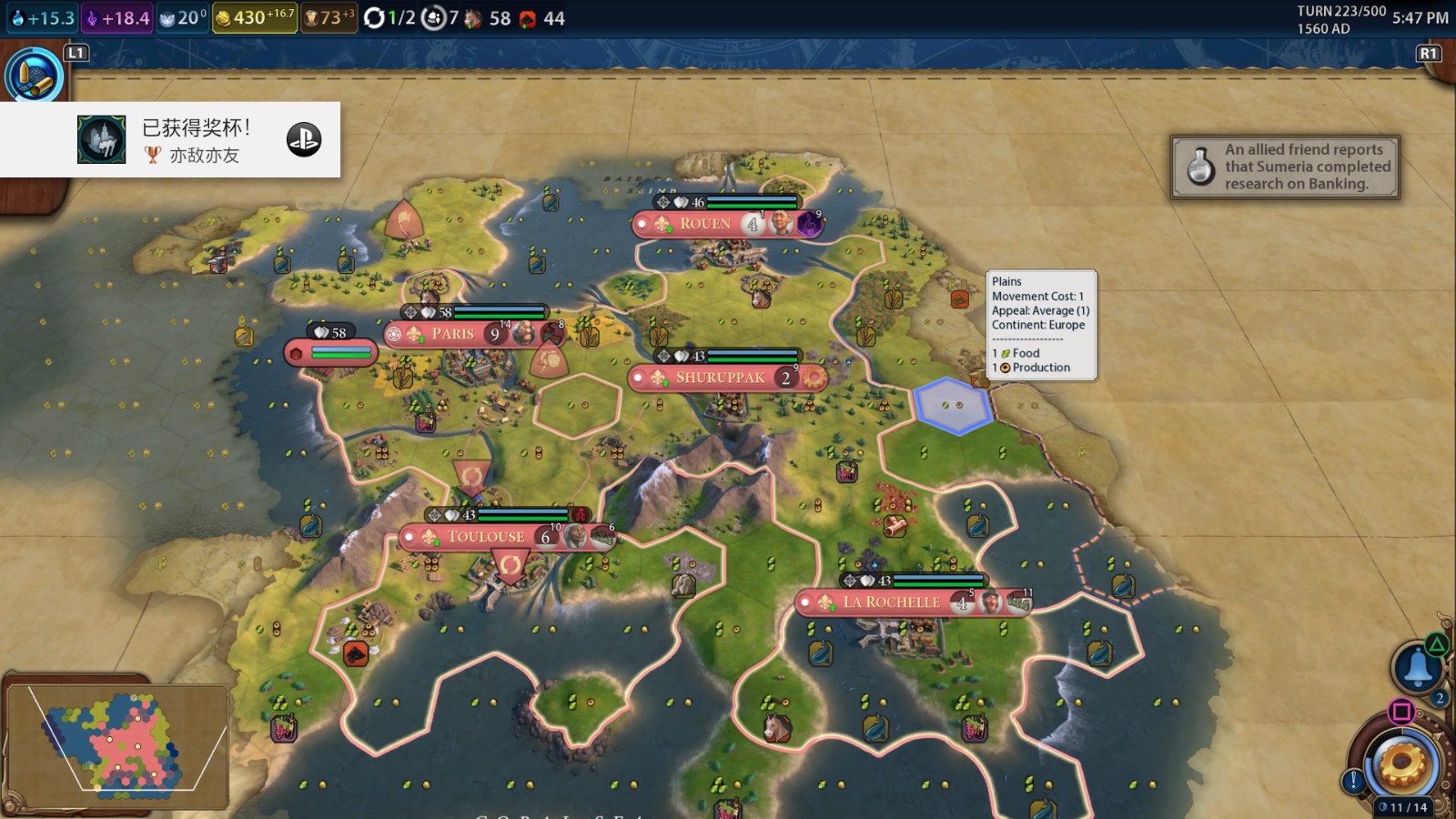Select the La Rochelle city banner
The height and width of the screenshot is (819, 1456).
[x=891, y=602]
